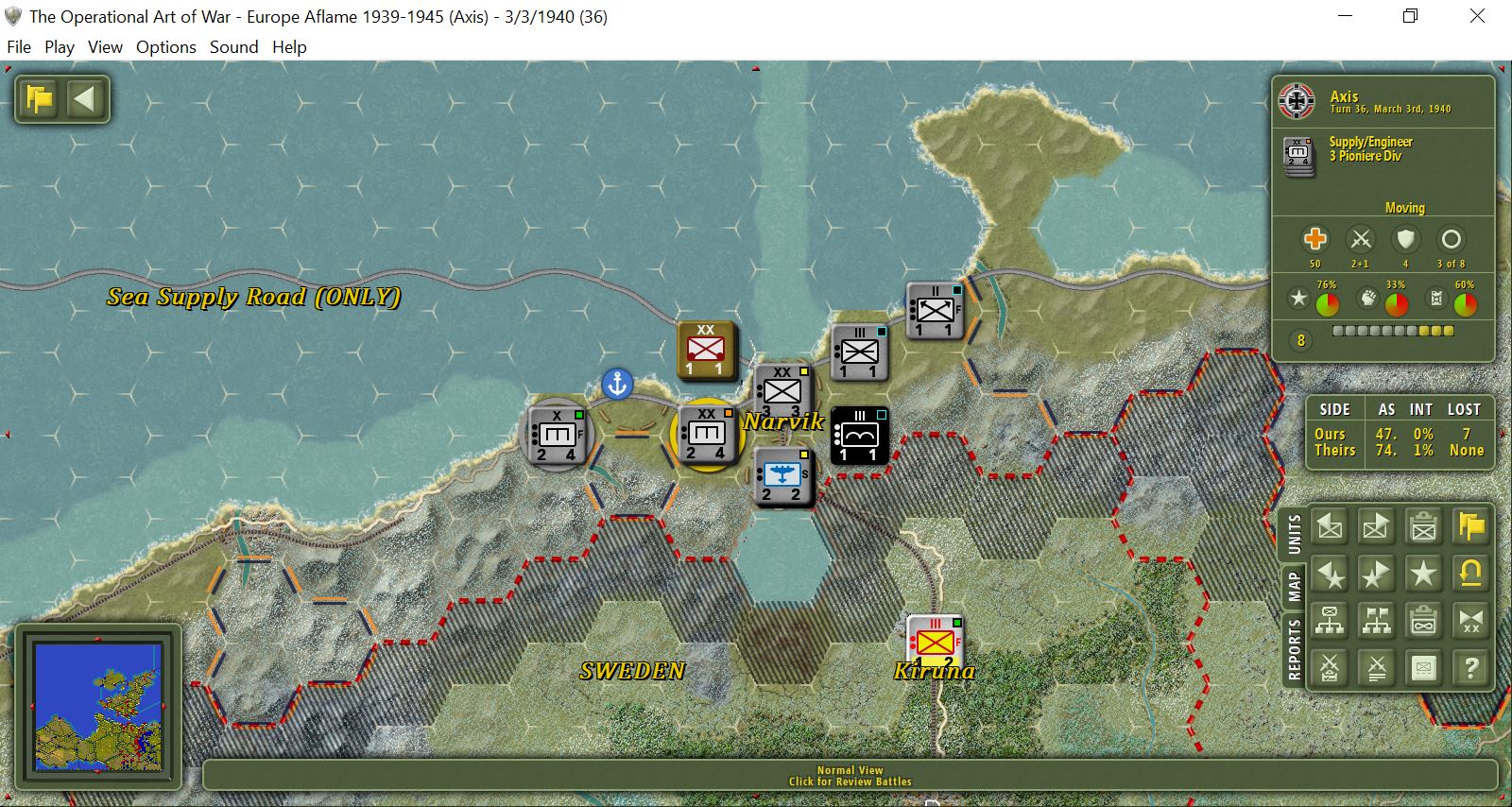This screenshot has width=1512, height=807.
Task: Open the crossed-swords attack resolution icon
Action: [x=1330, y=669]
